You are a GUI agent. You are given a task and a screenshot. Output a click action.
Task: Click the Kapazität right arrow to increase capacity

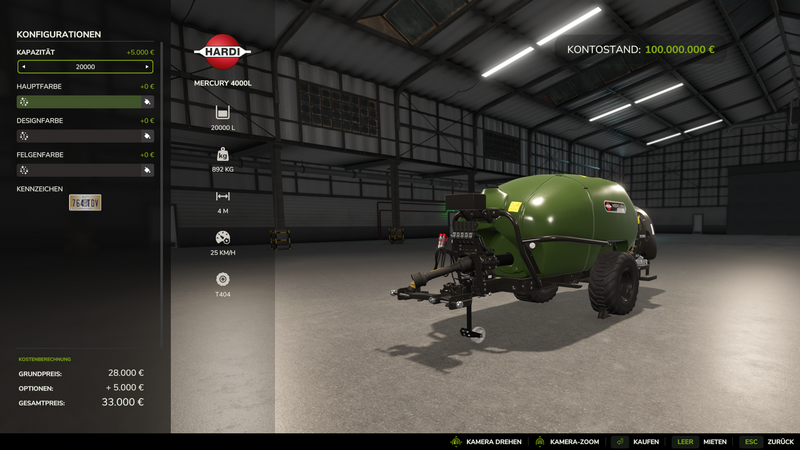[148, 67]
